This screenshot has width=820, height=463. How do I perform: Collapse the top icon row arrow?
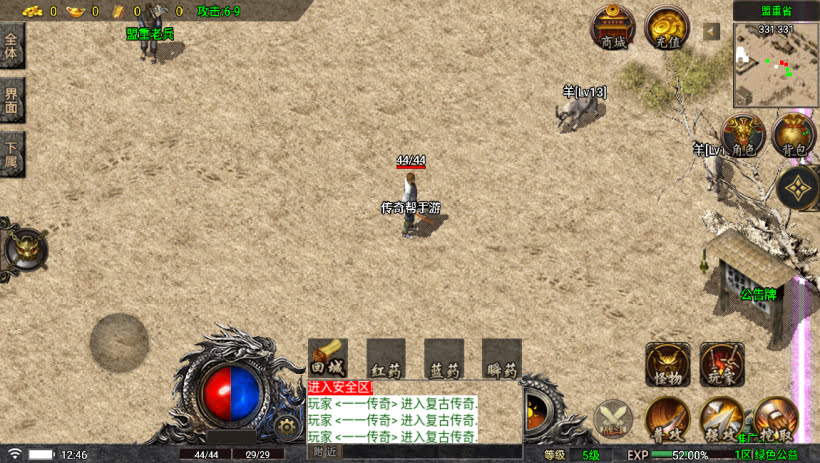(711, 32)
